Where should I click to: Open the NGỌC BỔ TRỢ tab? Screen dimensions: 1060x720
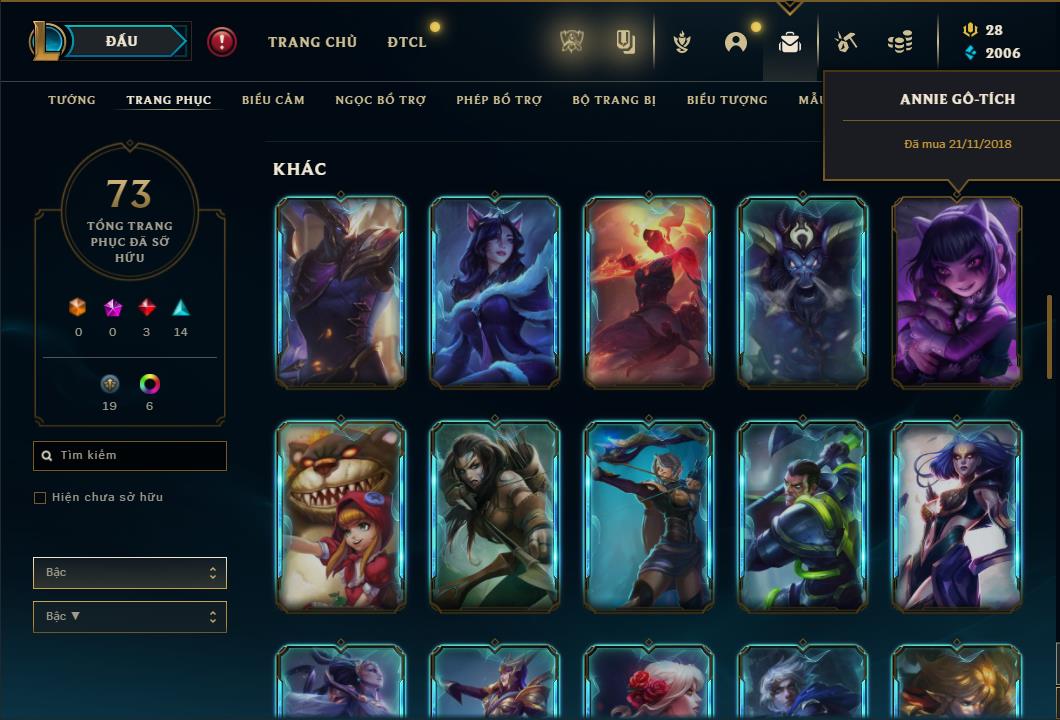click(380, 100)
